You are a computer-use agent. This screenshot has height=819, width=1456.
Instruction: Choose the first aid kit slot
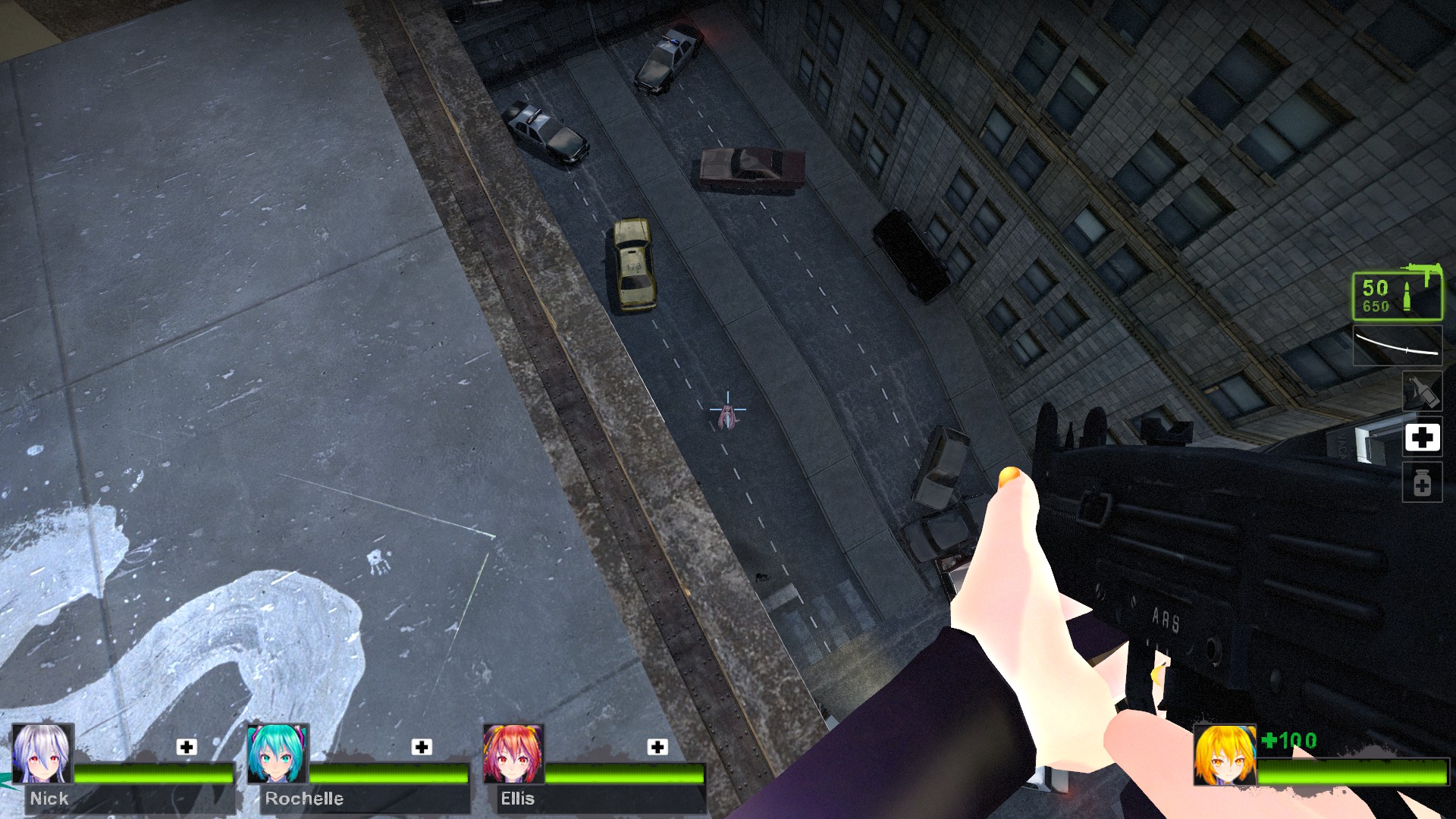1422,438
